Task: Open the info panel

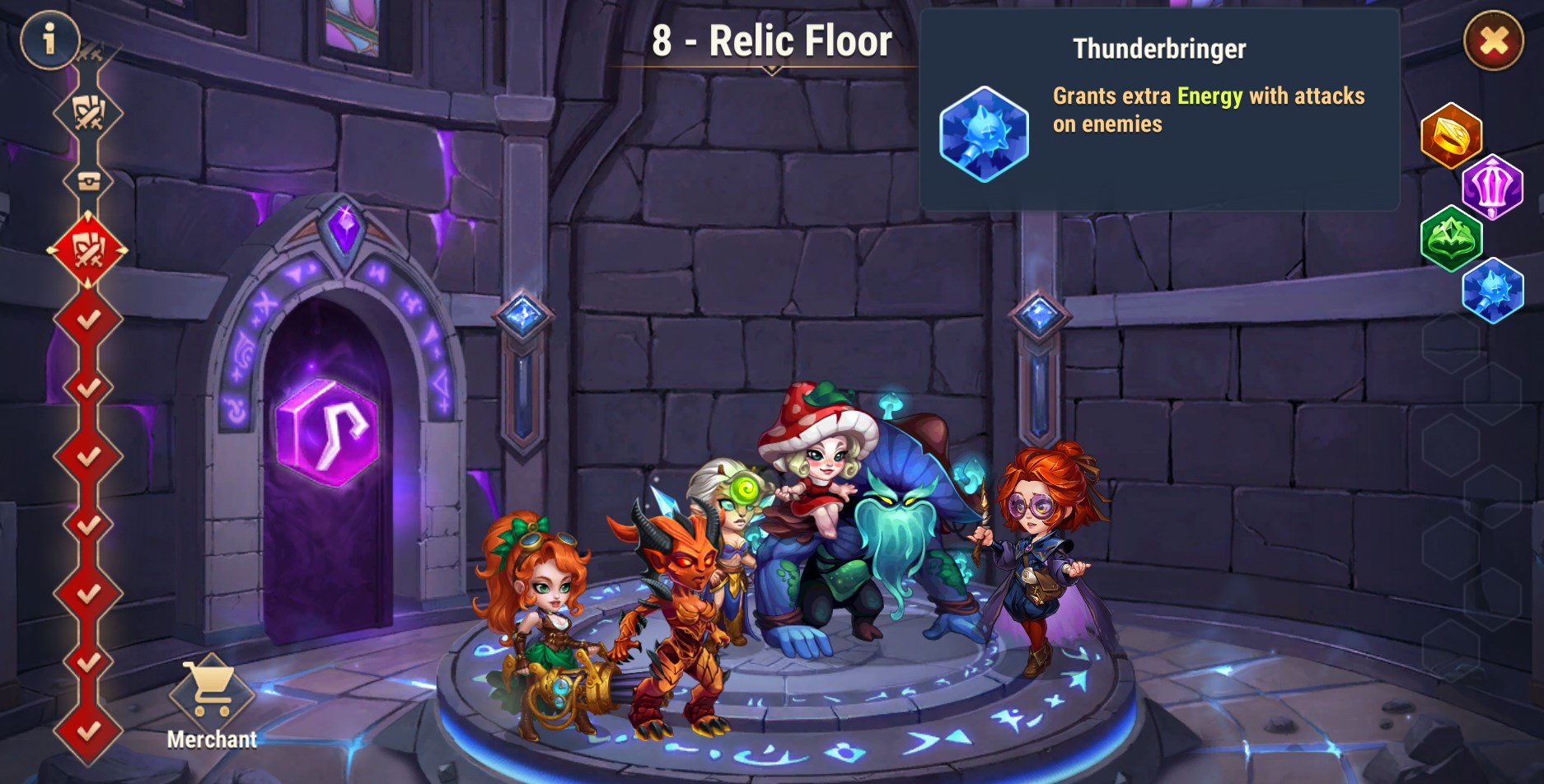Action: pos(49,39)
